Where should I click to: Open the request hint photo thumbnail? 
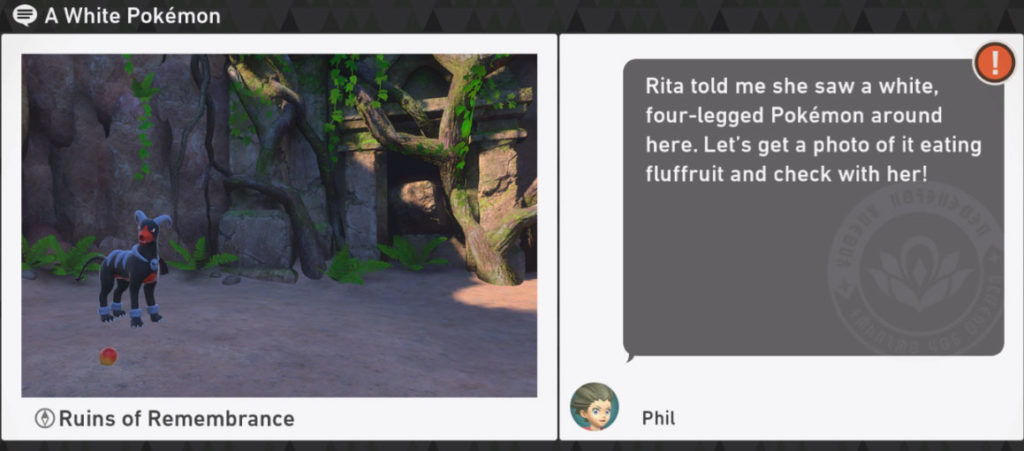(x=279, y=225)
